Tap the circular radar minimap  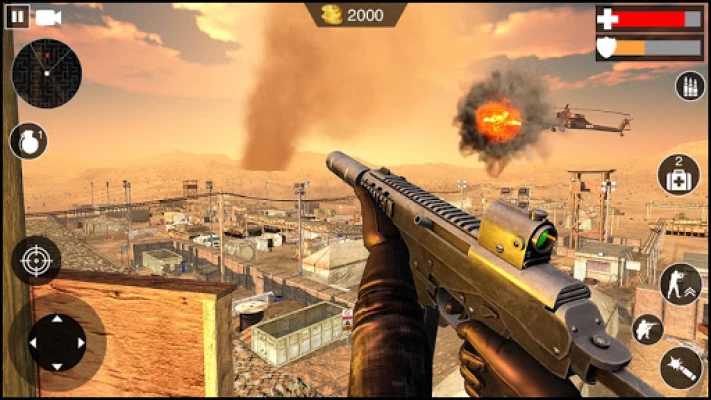46,74
